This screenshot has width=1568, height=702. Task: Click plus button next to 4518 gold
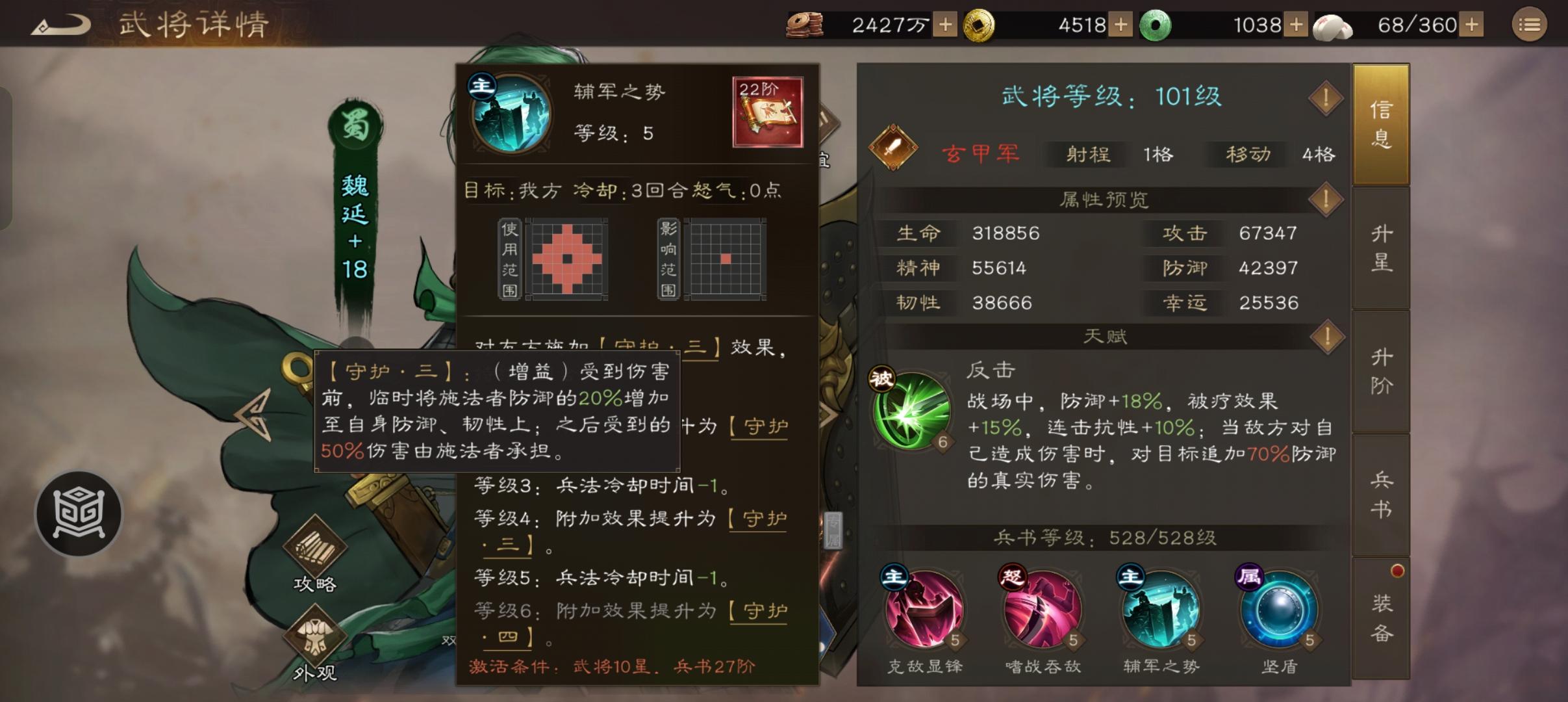(1121, 25)
